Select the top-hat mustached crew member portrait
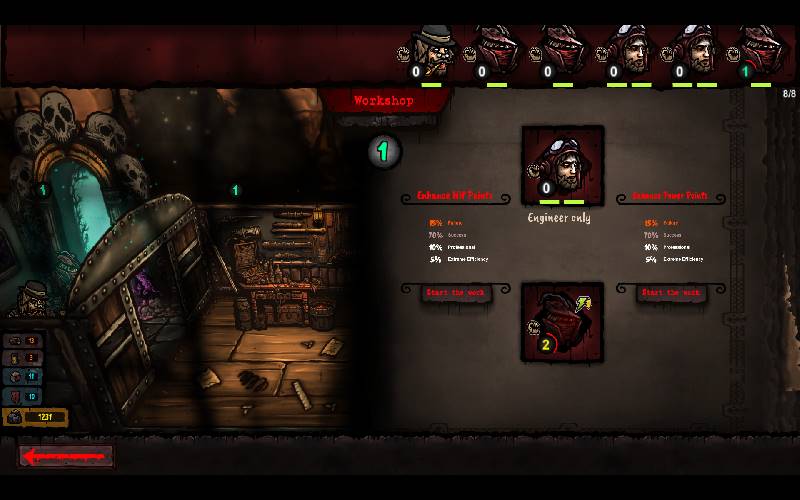The height and width of the screenshot is (500, 800). (x=433, y=52)
